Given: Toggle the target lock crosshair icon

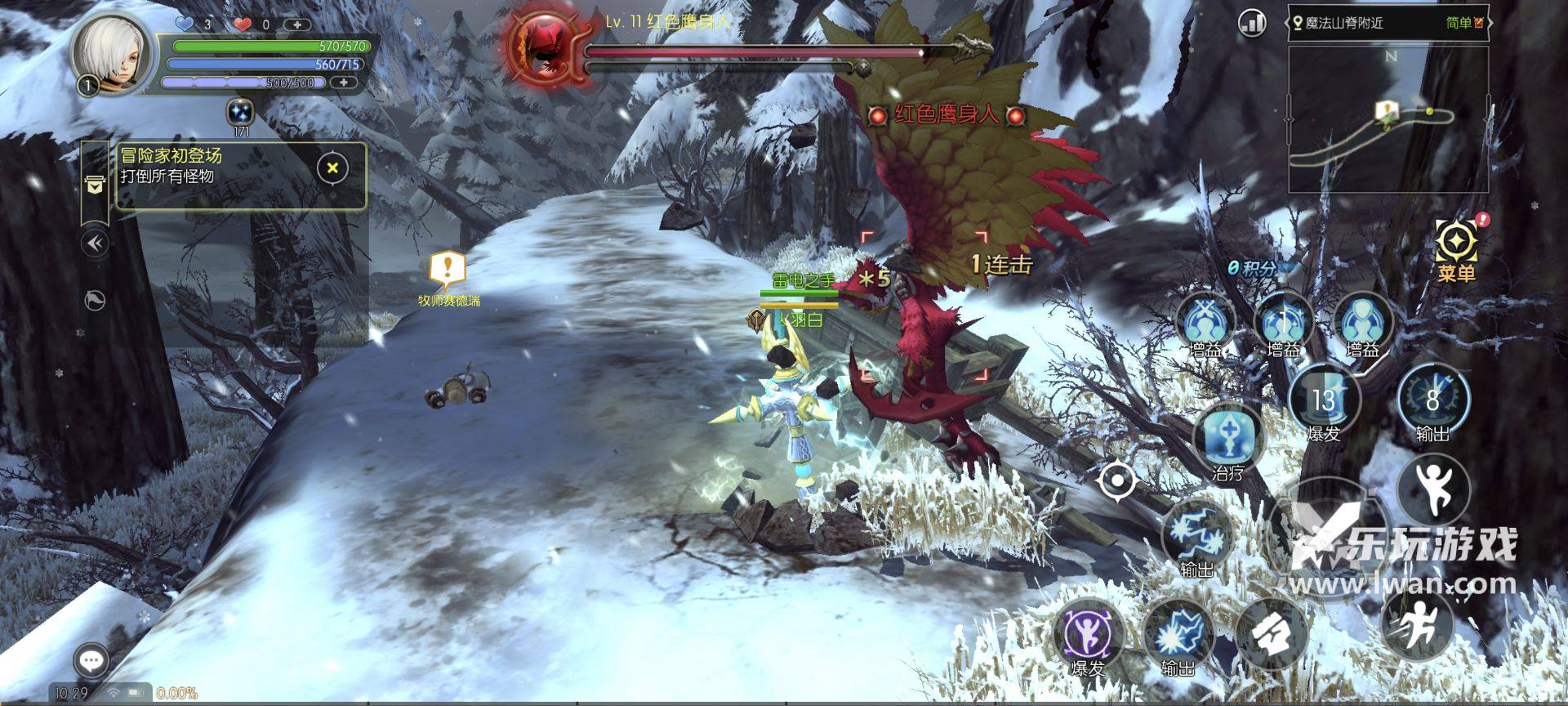Looking at the screenshot, I should click(x=1116, y=480).
